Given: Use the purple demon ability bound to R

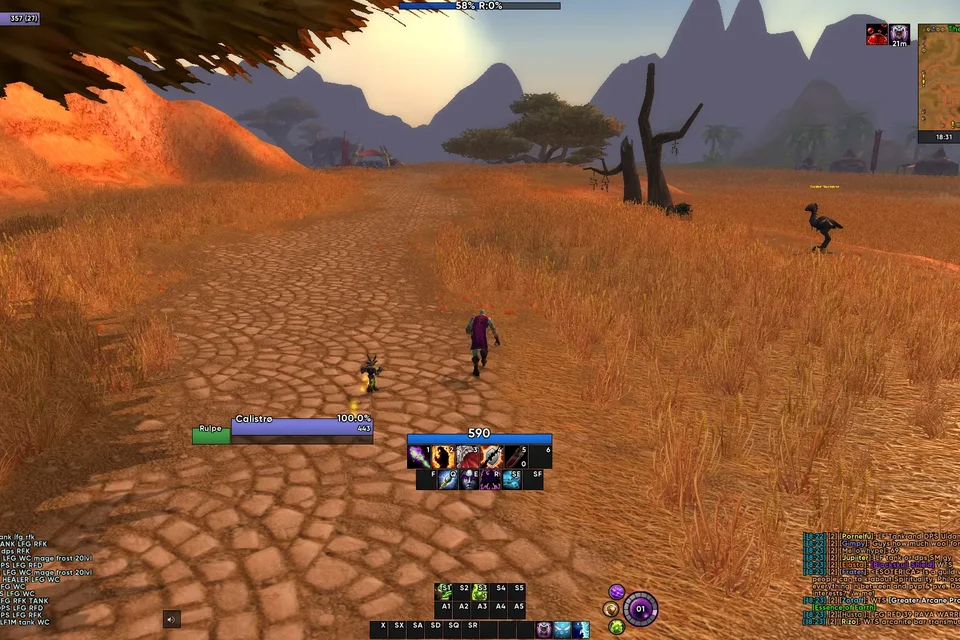Looking at the screenshot, I should coord(491,480).
